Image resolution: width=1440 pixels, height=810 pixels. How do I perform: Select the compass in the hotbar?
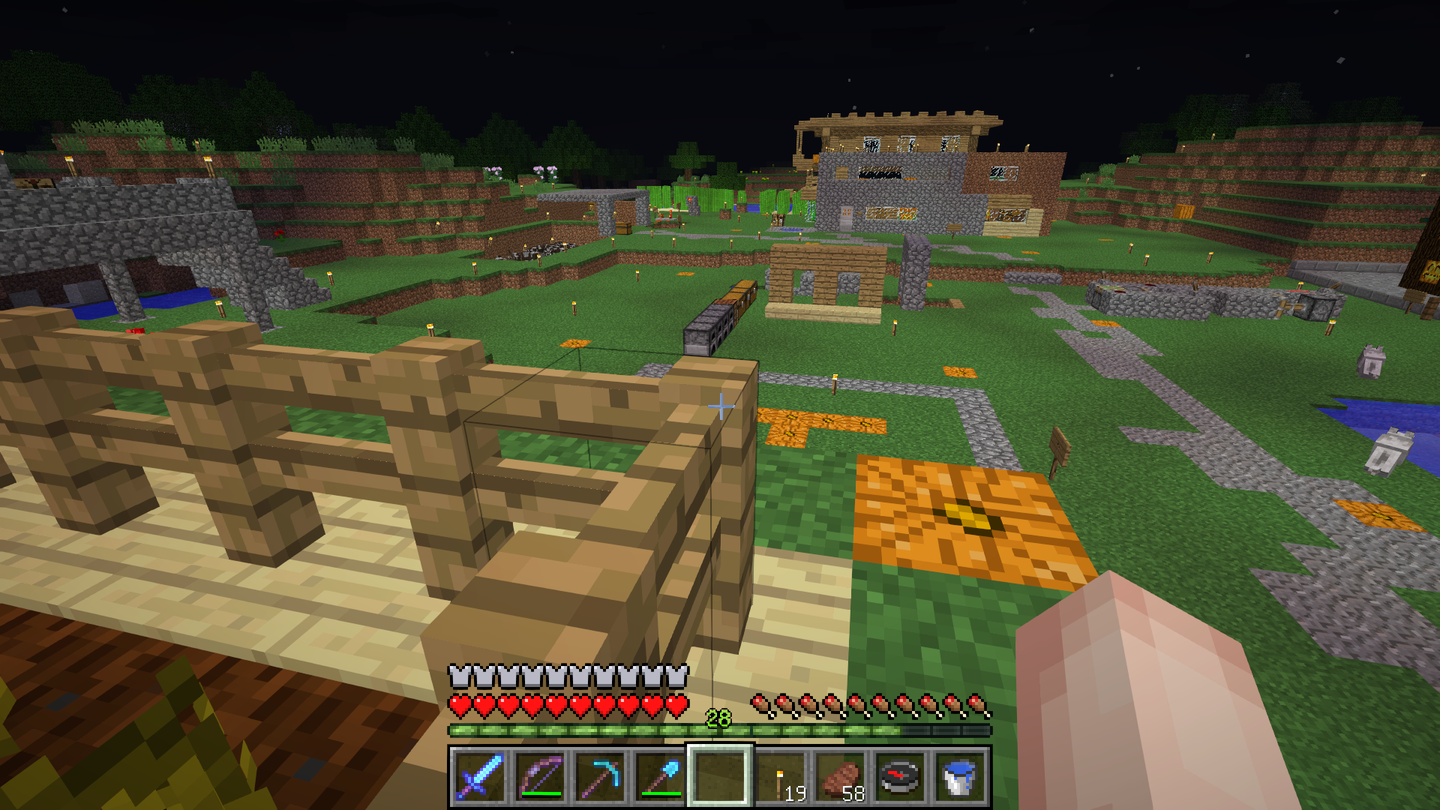tap(899, 775)
